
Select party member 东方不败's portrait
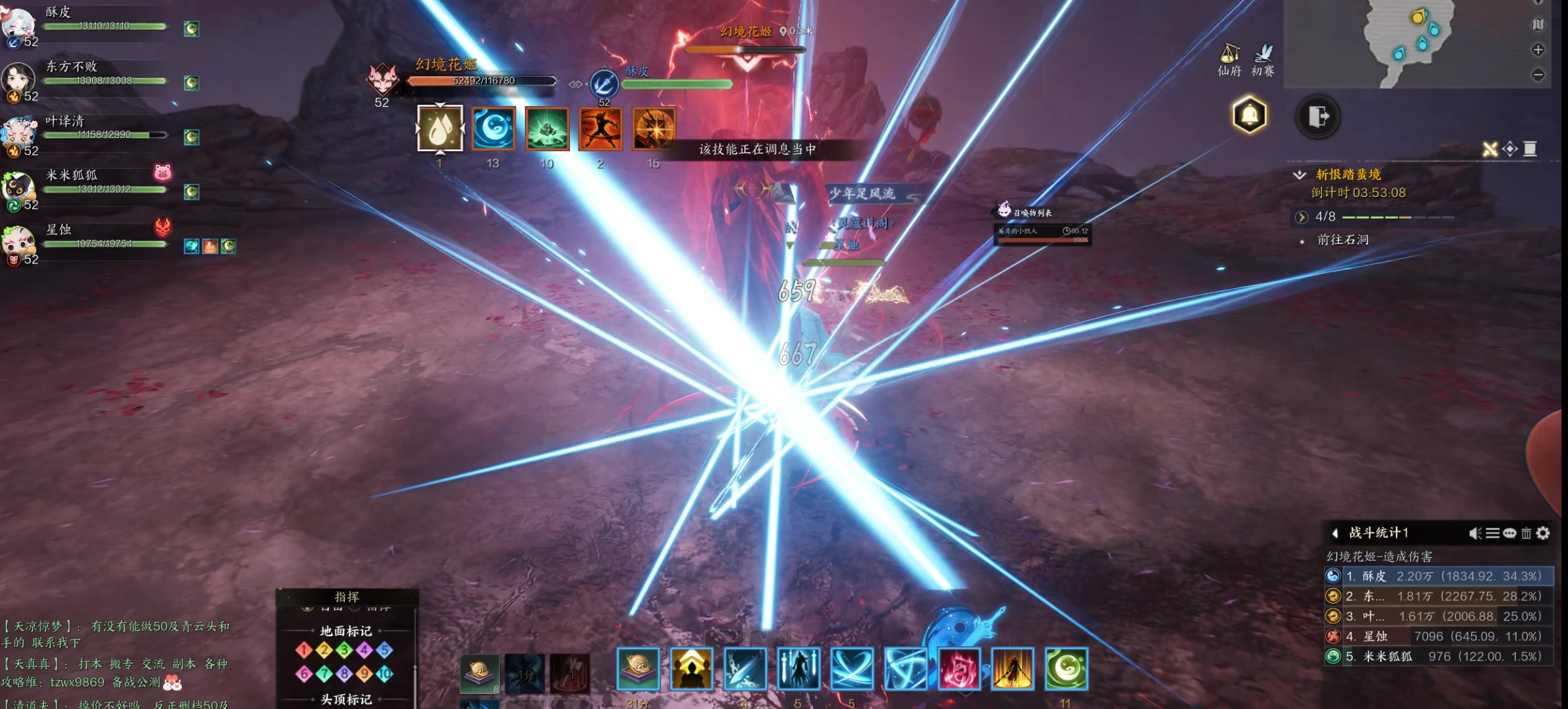(18, 79)
